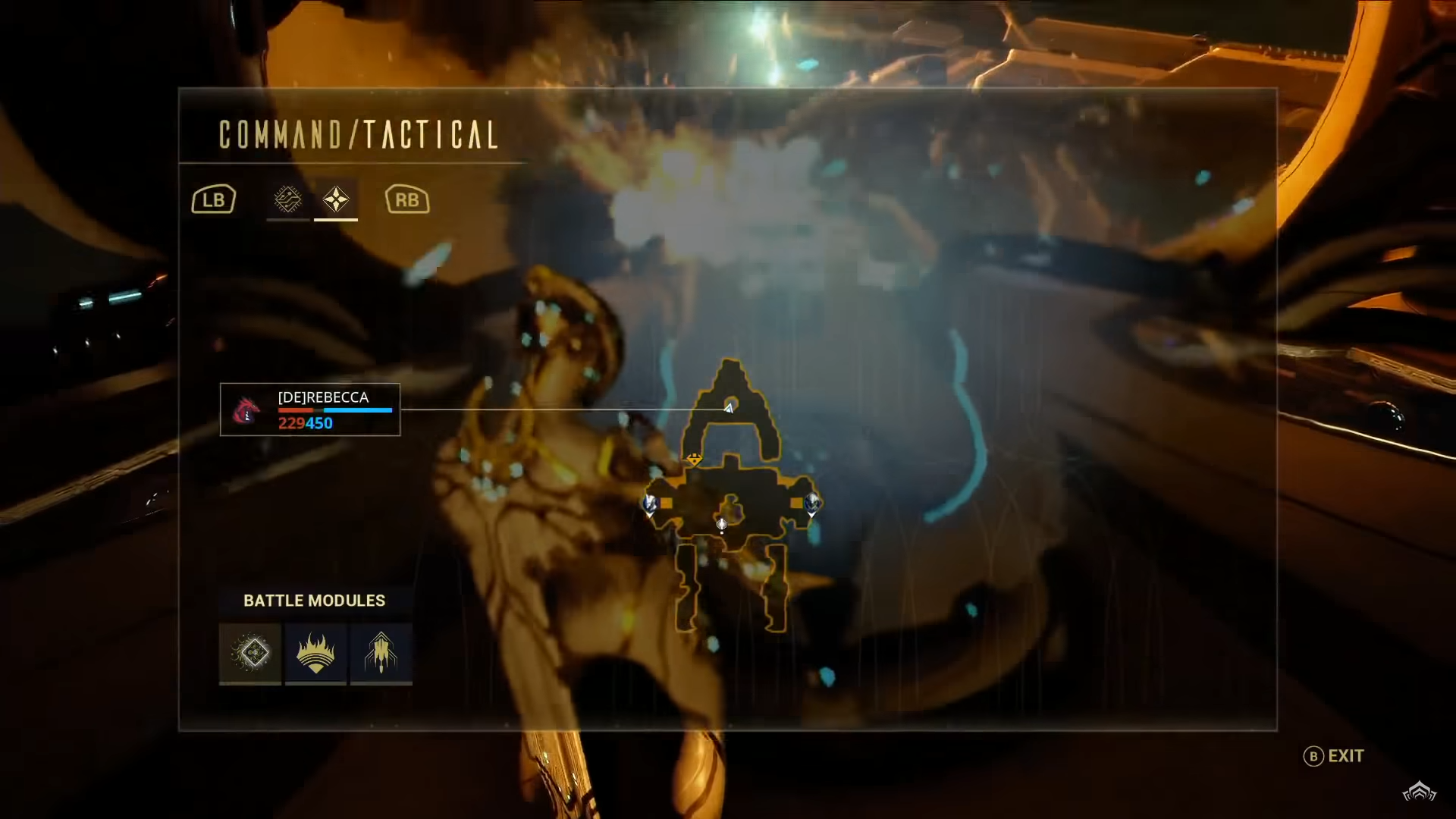Activate the flame crest battle module

pos(315,653)
